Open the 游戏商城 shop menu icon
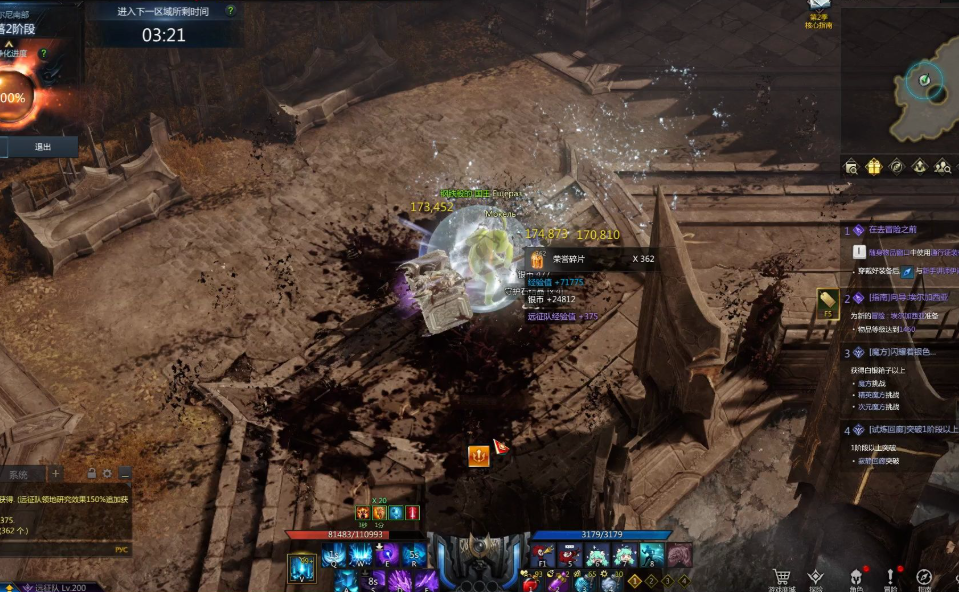Screen dimensions: 959x592 782,577
